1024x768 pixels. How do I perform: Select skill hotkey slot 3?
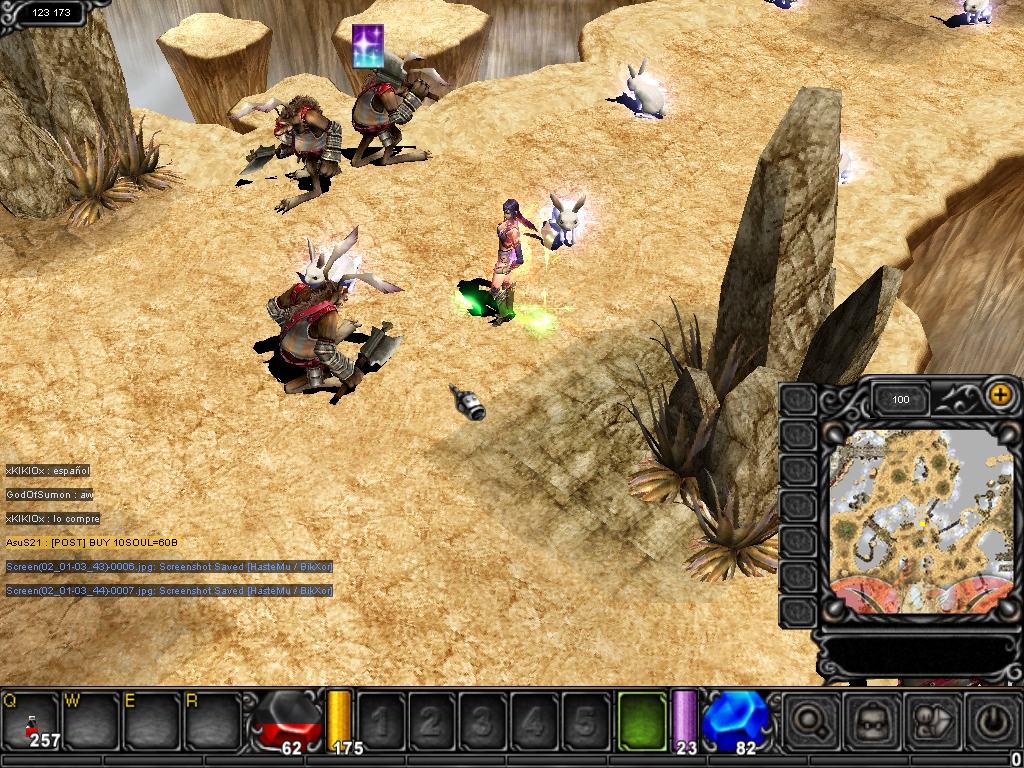tap(483, 720)
